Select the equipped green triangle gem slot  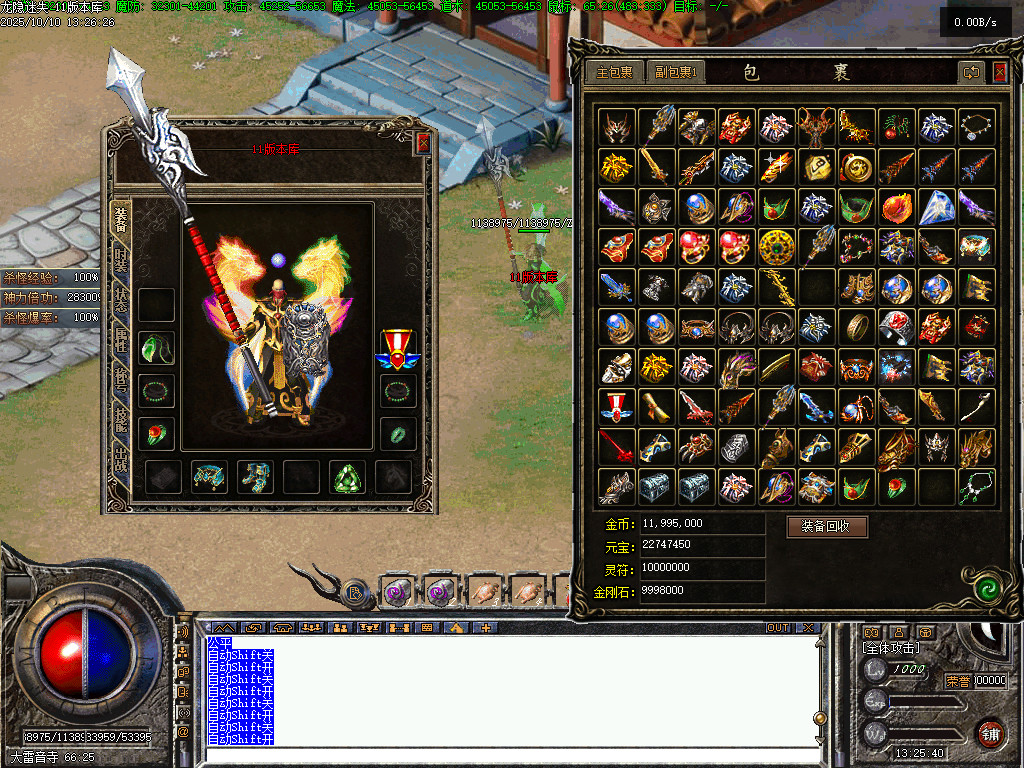[348, 478]
